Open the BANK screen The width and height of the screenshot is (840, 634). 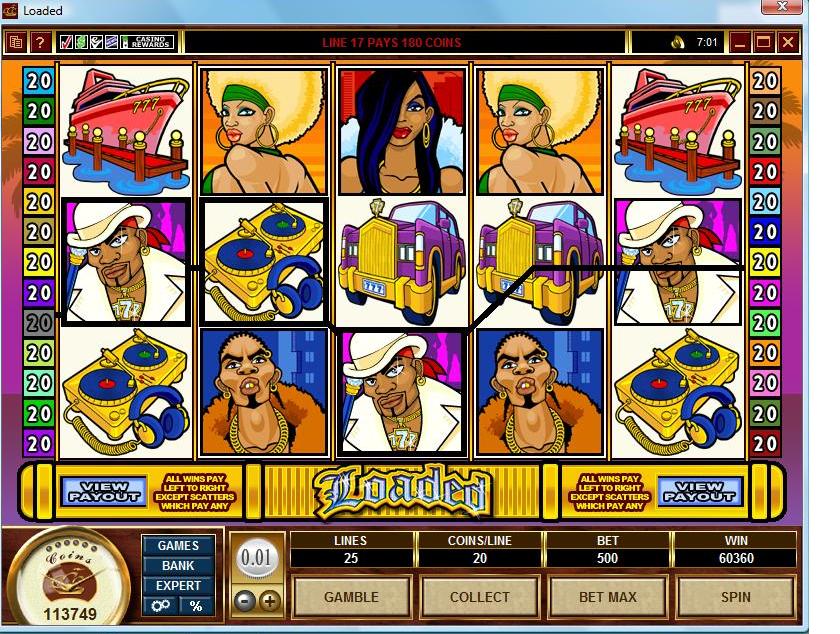pos(178,566)
